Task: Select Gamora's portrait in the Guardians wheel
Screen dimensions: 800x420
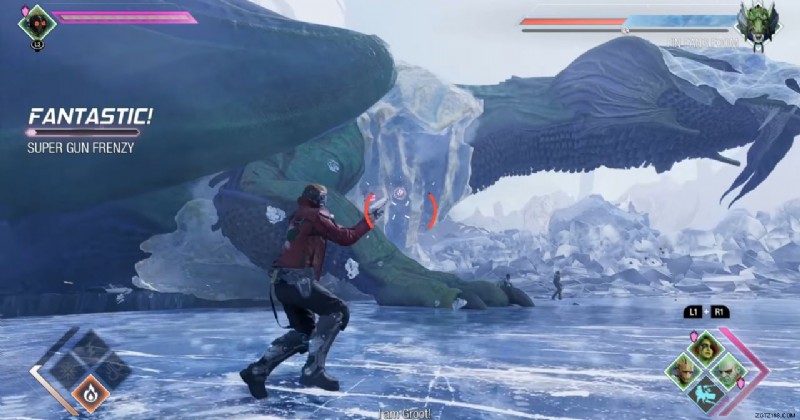Action: (x=706, y=348)
